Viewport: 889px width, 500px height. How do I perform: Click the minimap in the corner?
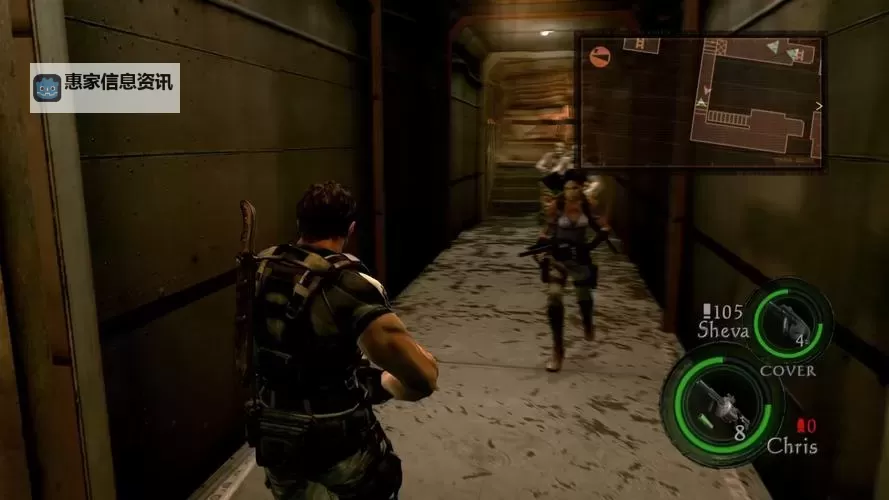700,100
